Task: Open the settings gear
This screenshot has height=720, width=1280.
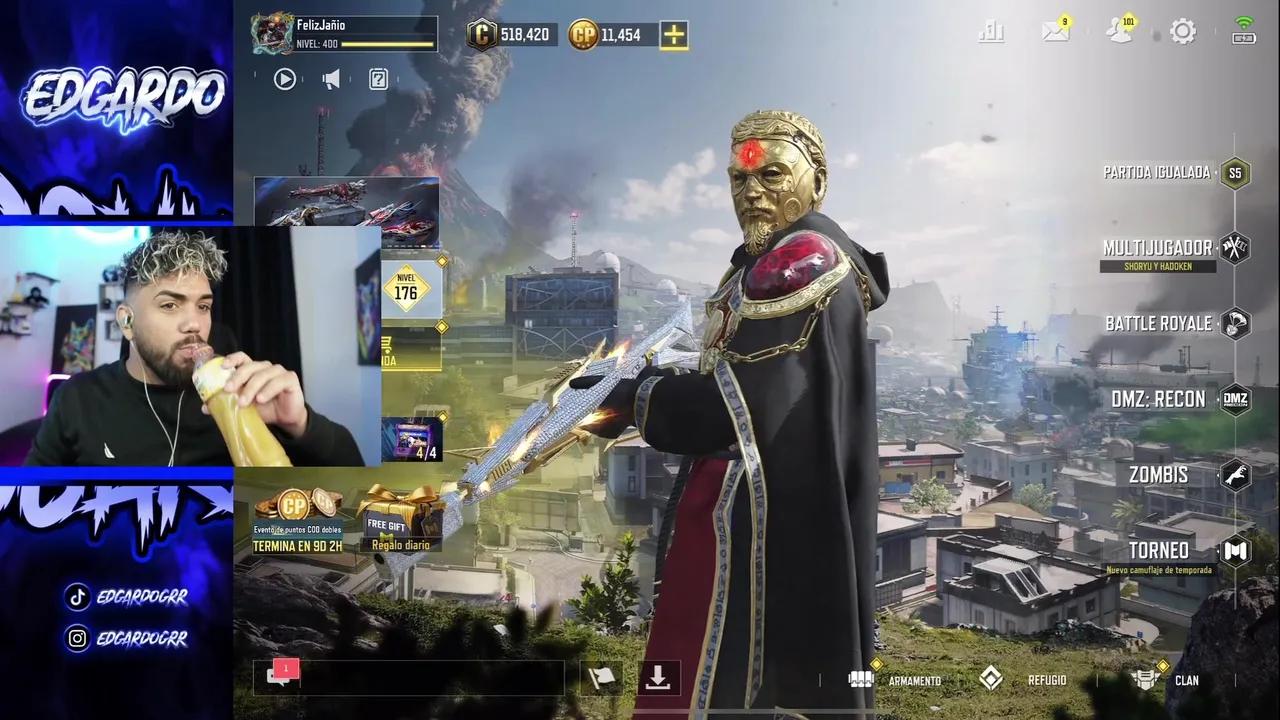Action: [1183, 31]
